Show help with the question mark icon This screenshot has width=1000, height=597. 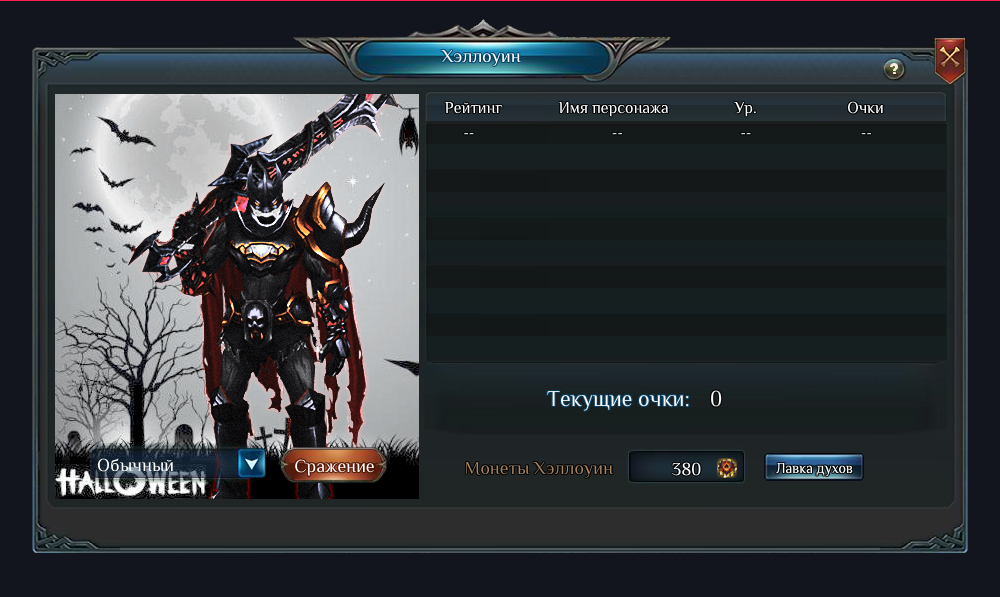[894, 69]
